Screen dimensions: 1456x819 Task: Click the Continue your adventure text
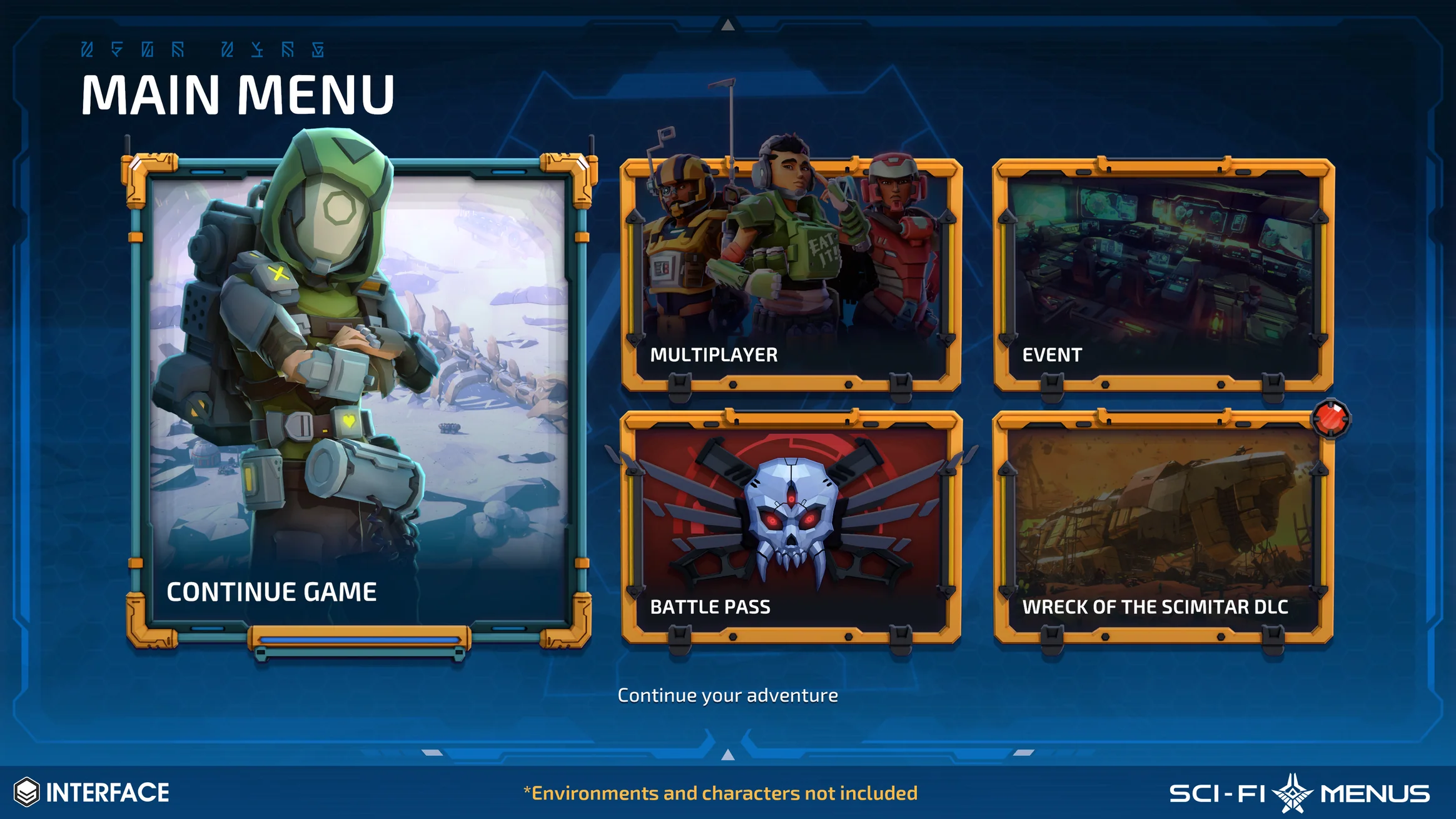click(x=727, y=695)
